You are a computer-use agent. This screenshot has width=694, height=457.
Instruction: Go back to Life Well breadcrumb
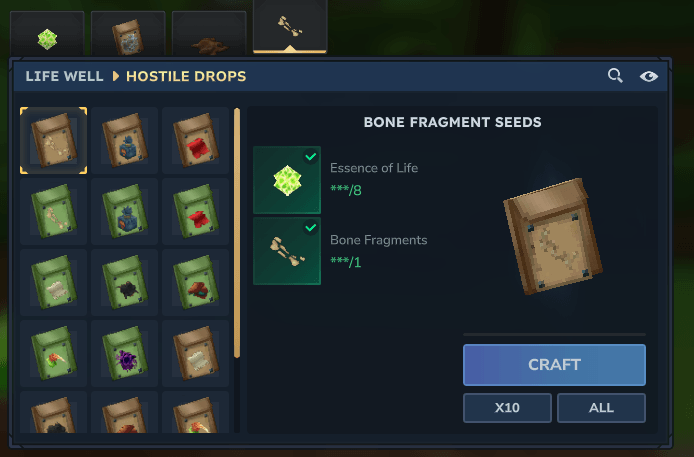pos(64,76)
